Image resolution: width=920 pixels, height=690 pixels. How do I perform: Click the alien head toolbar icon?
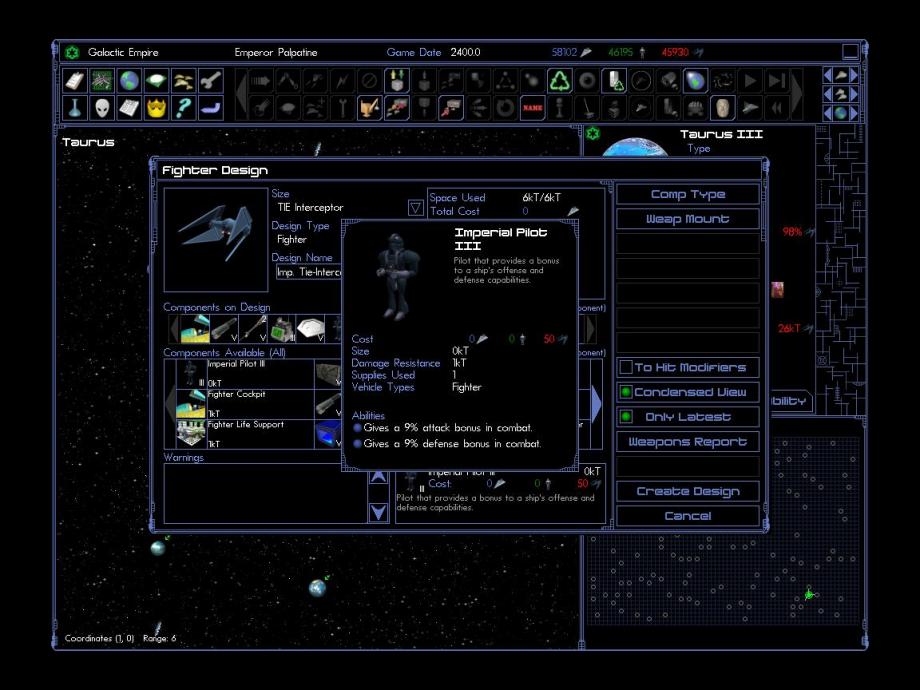pos(101,107)
